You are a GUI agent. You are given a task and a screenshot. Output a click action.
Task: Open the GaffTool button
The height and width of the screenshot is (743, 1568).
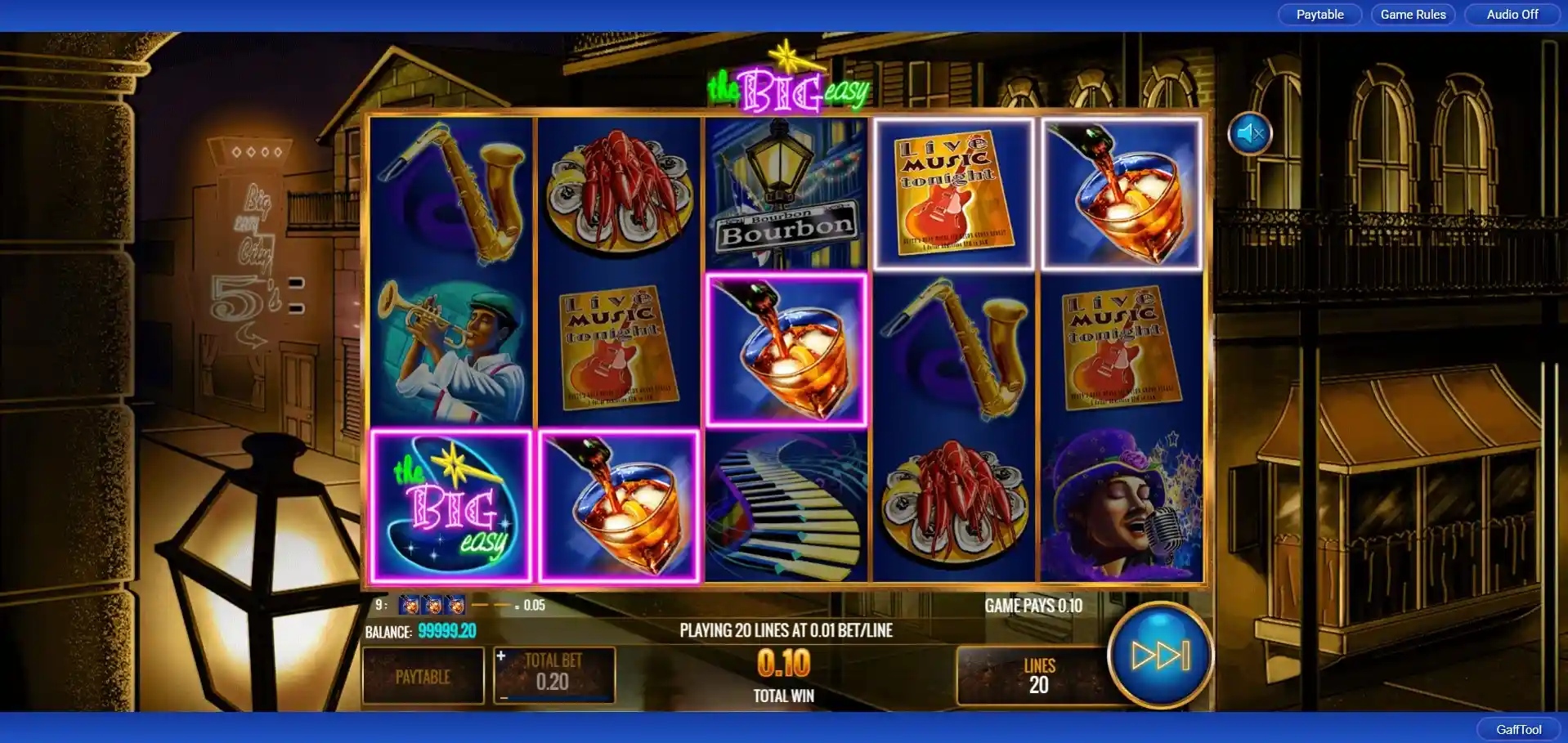(1518, 729)
